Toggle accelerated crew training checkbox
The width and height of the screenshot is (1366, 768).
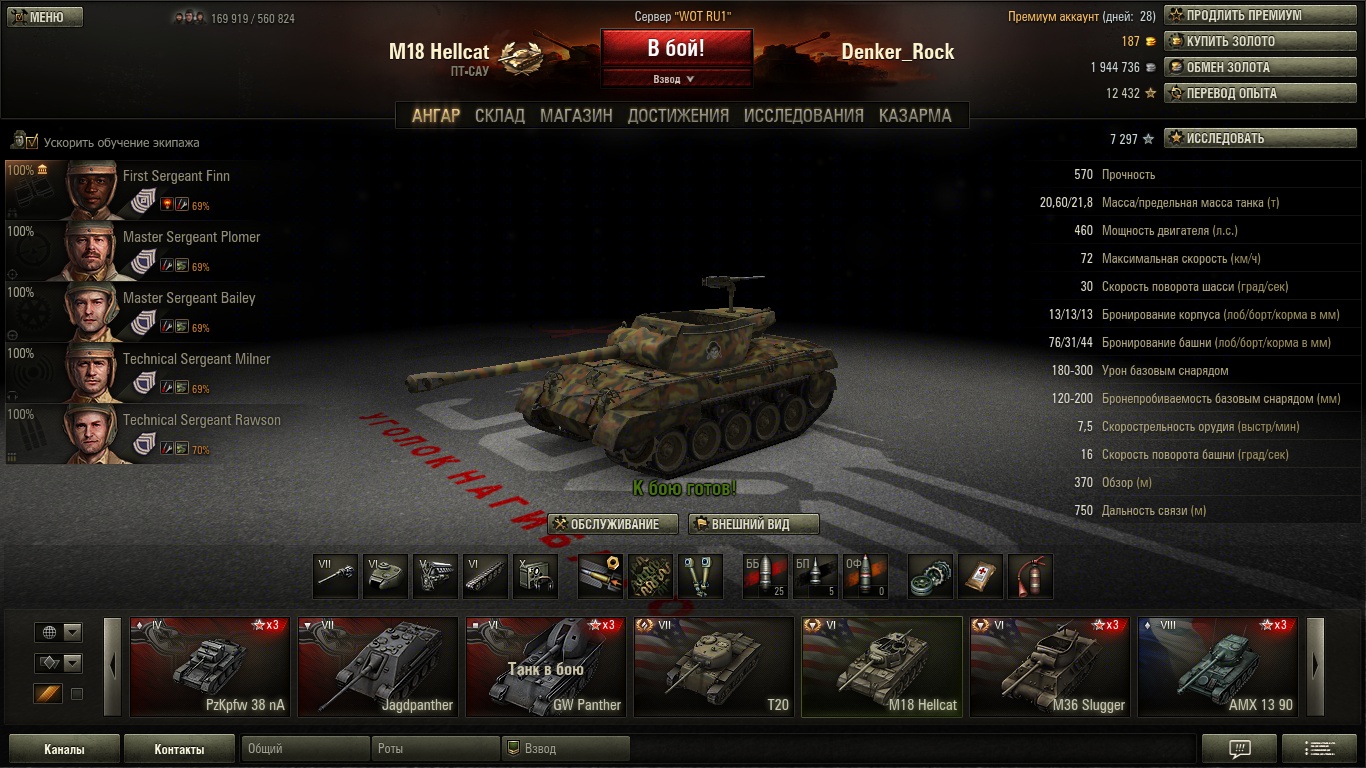(x=32, y=142)
